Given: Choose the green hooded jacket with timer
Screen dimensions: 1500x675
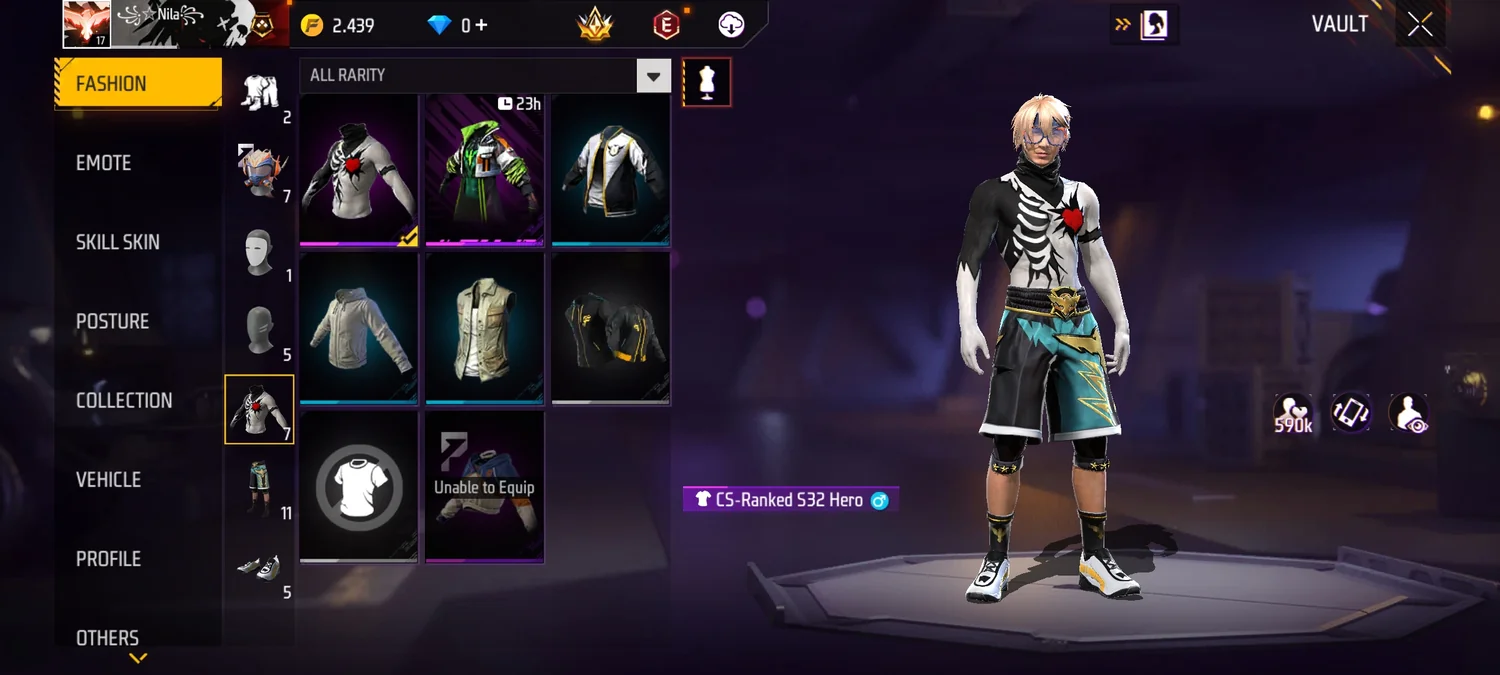Looking at the screenshot, I should click(x=485, y=170).
